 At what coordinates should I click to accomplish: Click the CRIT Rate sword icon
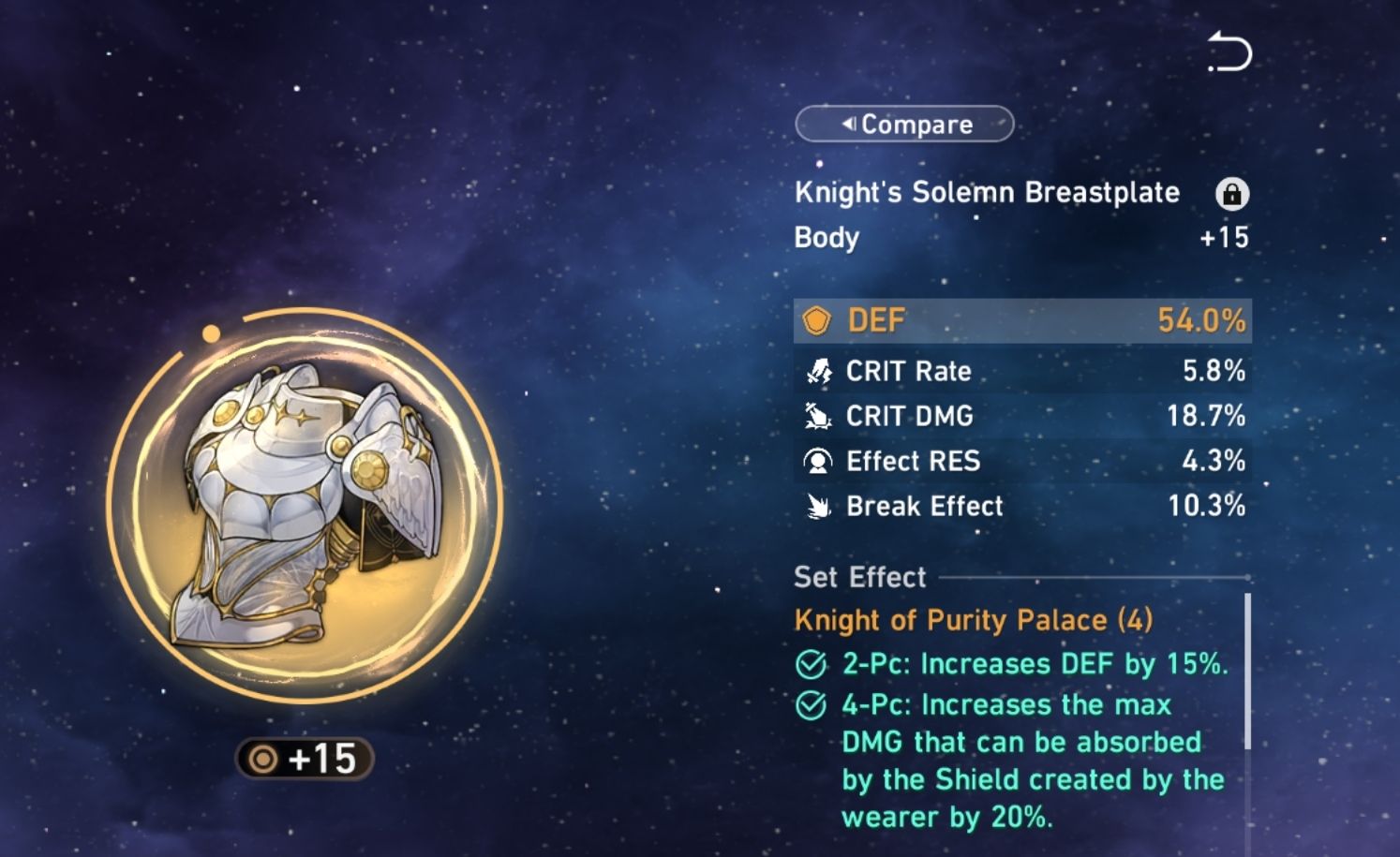(x=820, y=371)
